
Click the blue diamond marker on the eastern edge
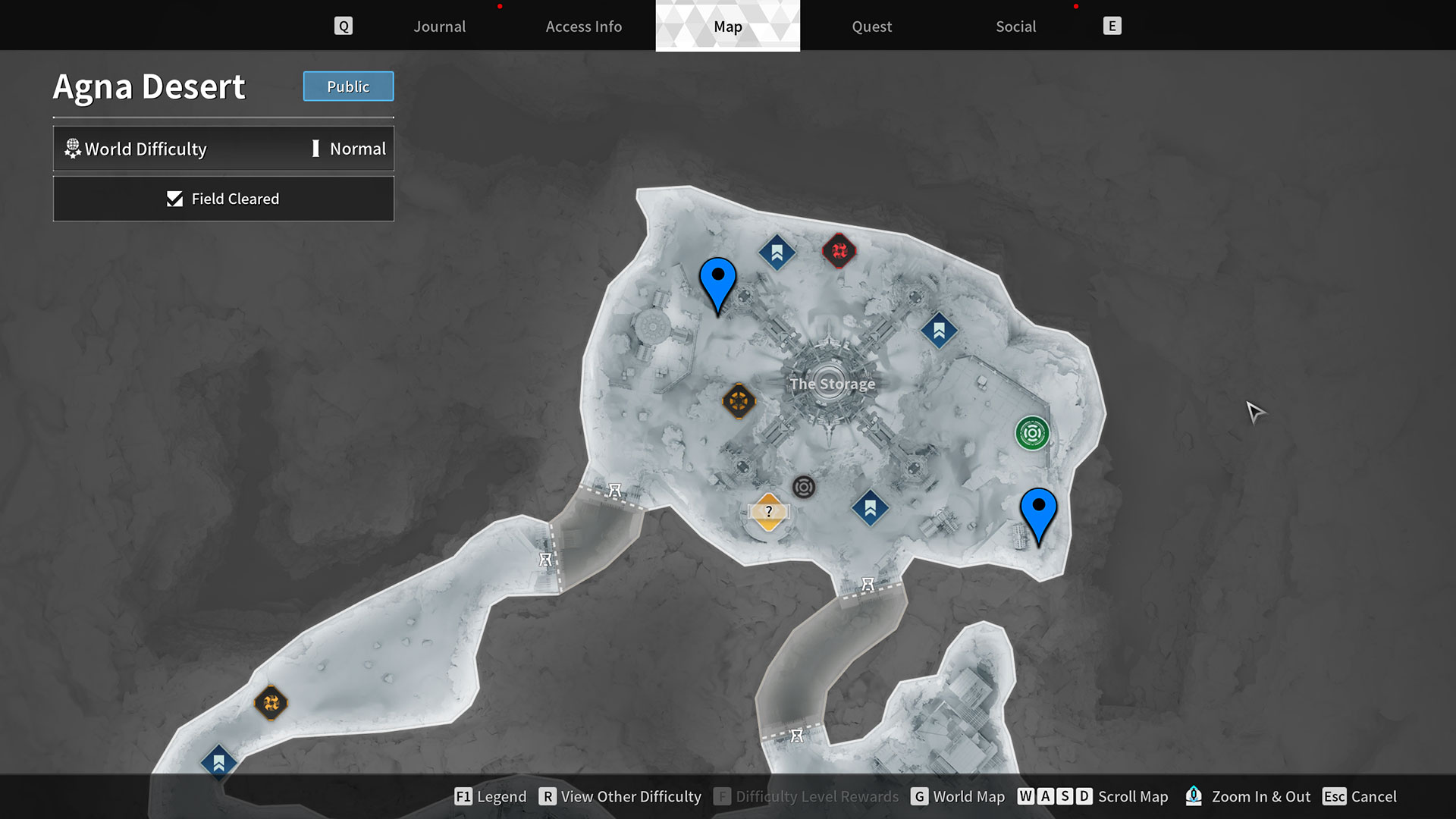point(939,330)
